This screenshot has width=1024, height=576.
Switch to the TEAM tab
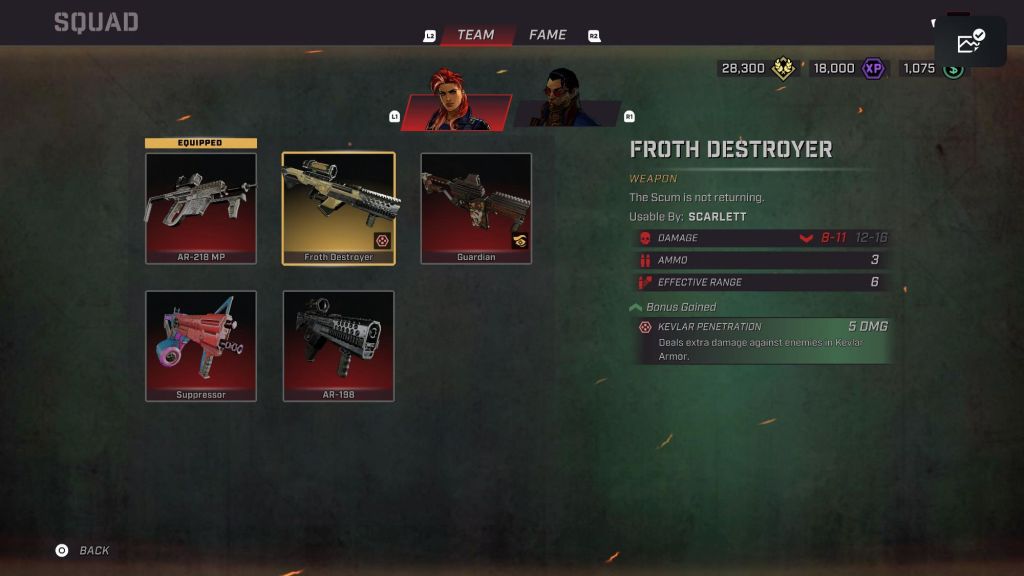476,35
